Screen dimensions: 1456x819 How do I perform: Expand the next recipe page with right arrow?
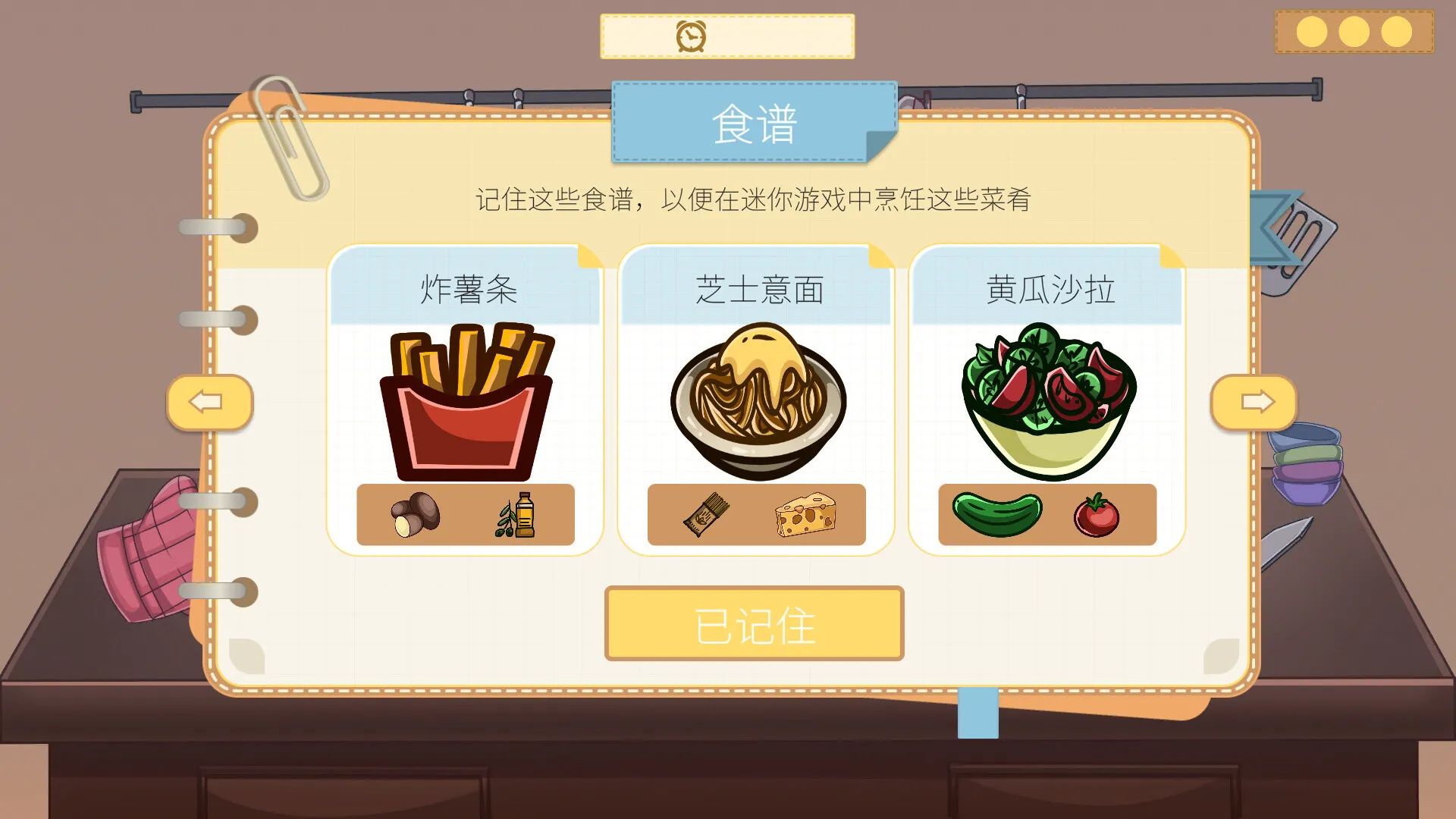[x=1255, y=403]
